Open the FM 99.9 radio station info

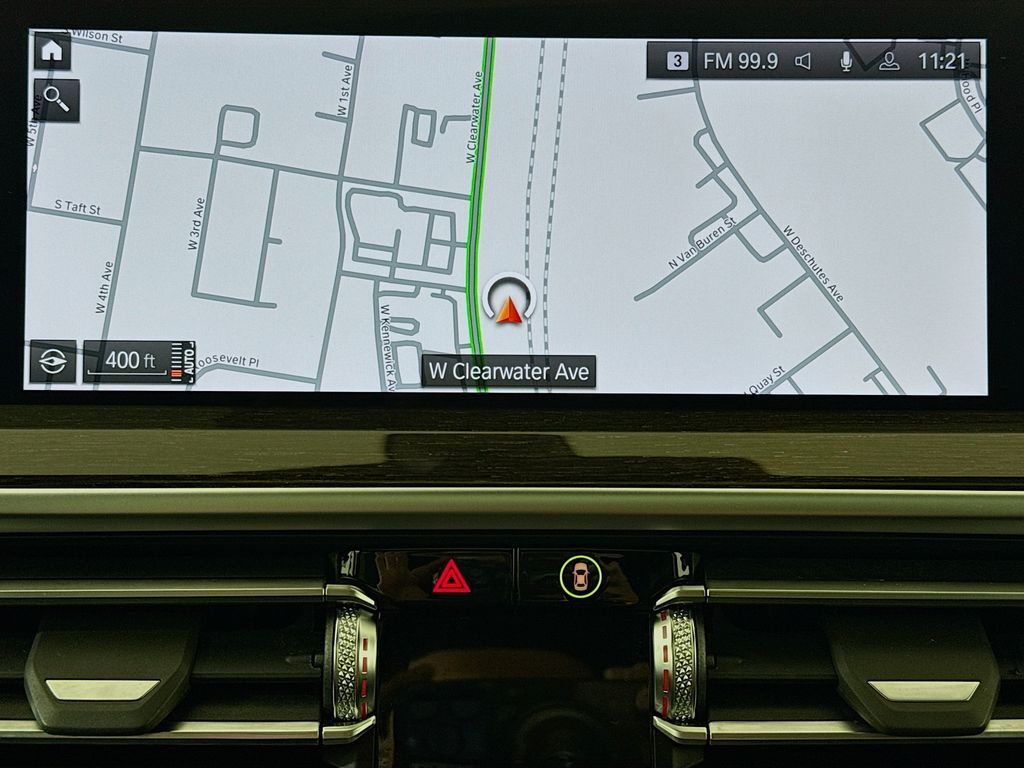pyautogui.click(x=740, y=61)
